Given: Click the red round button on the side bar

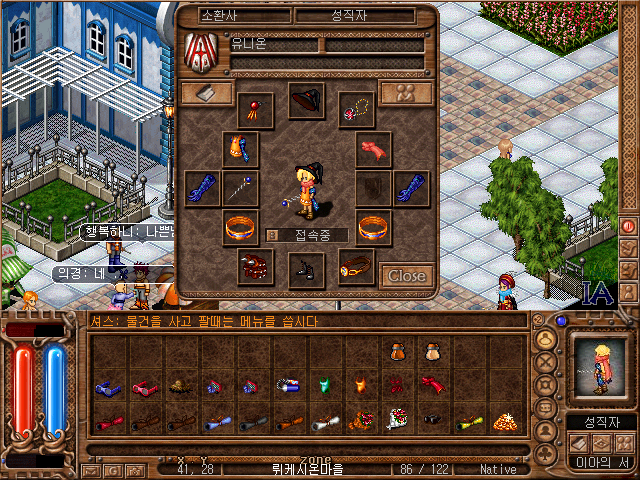Looking at the screenshot, I should coord(629,225).
